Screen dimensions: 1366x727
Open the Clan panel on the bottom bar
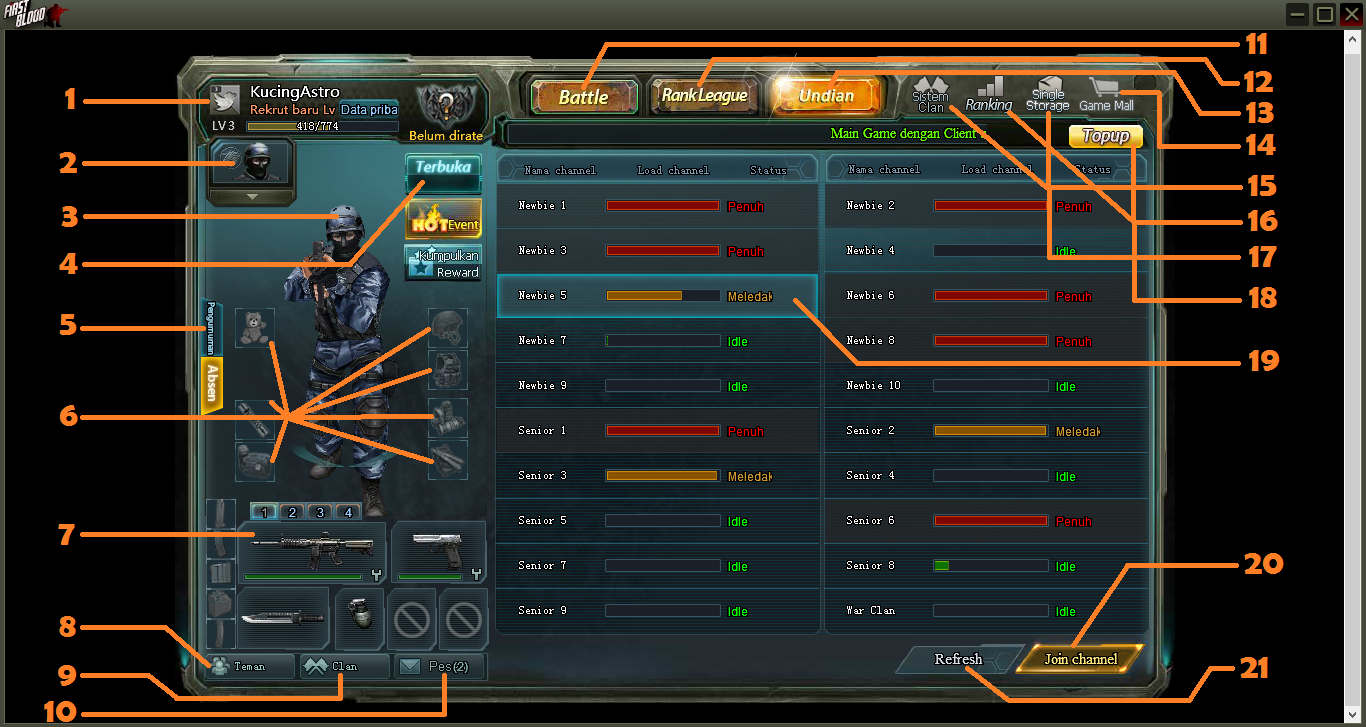(x=345, y=665)
